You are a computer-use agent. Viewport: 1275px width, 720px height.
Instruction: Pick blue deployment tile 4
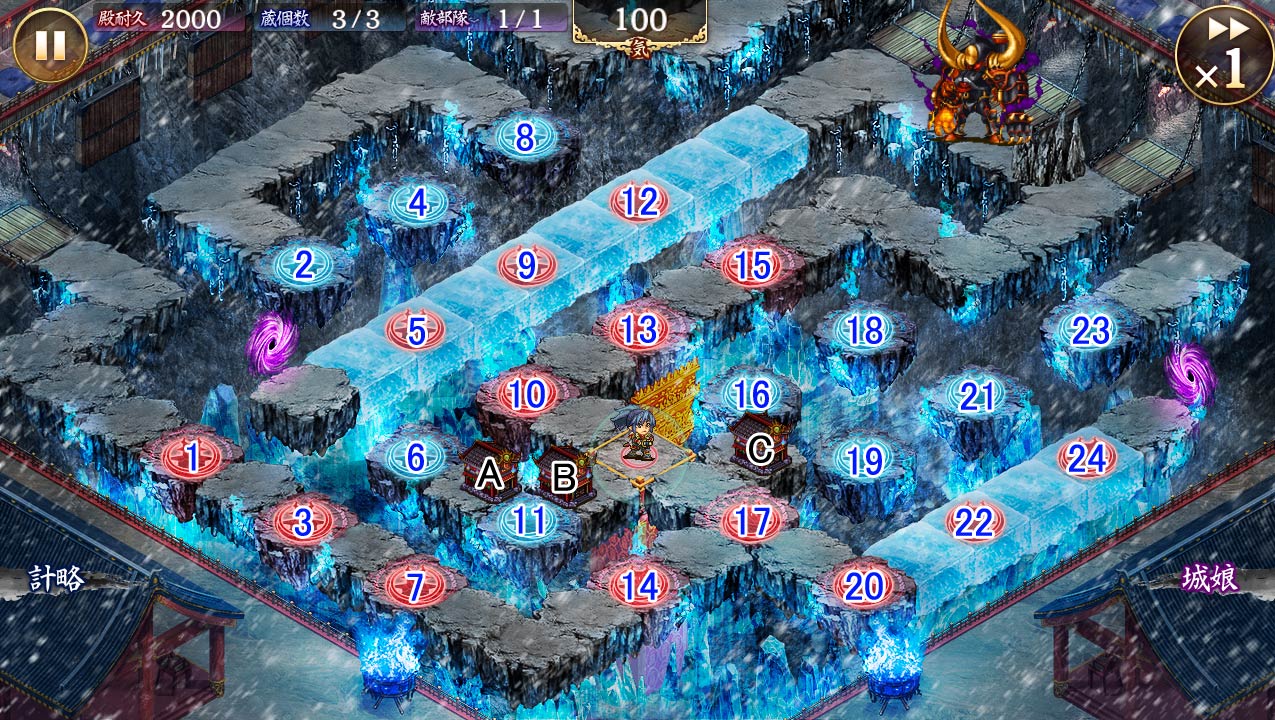click(x=417, y=203)
